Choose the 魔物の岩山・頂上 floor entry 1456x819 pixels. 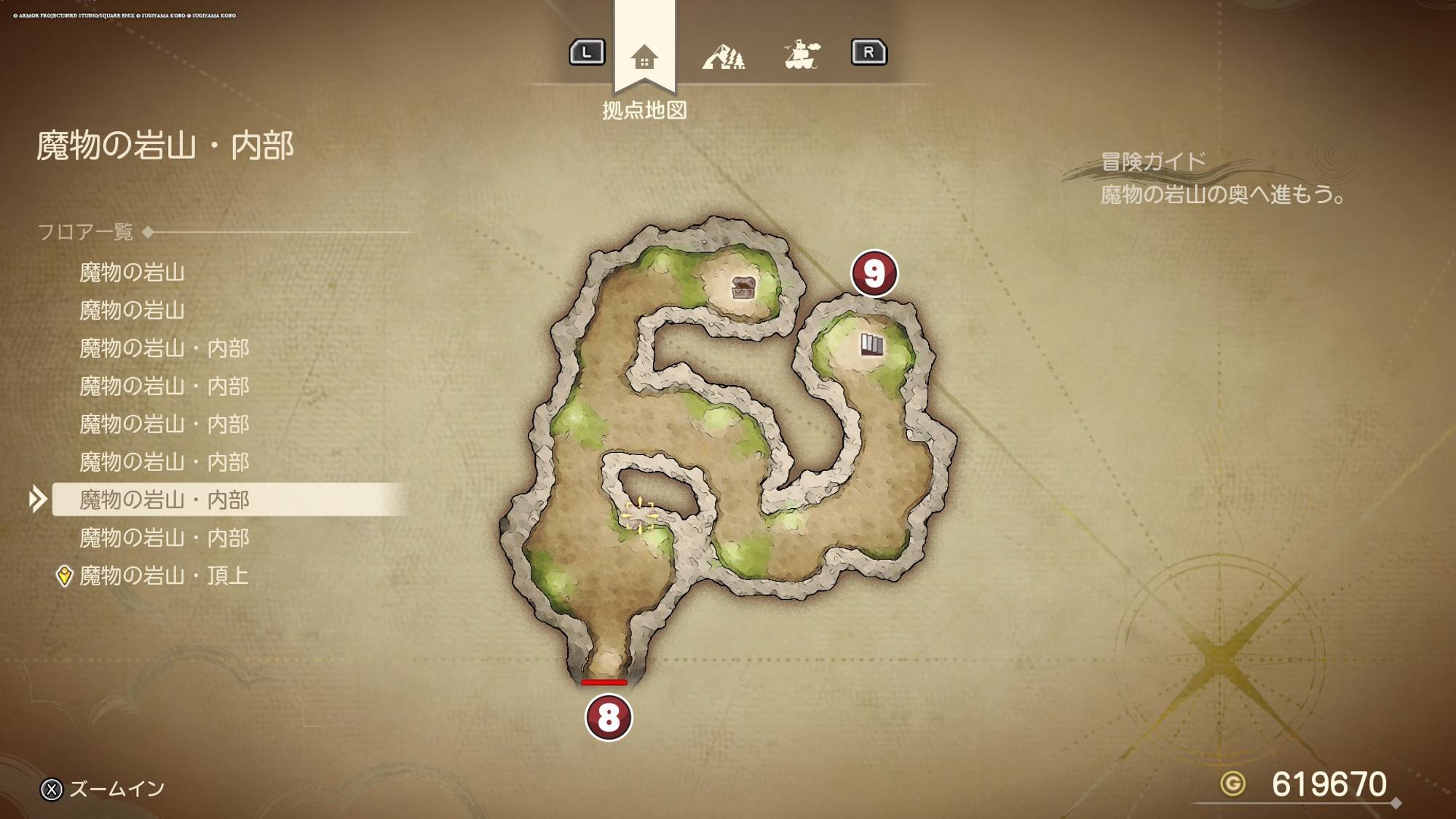coord(164,576)
